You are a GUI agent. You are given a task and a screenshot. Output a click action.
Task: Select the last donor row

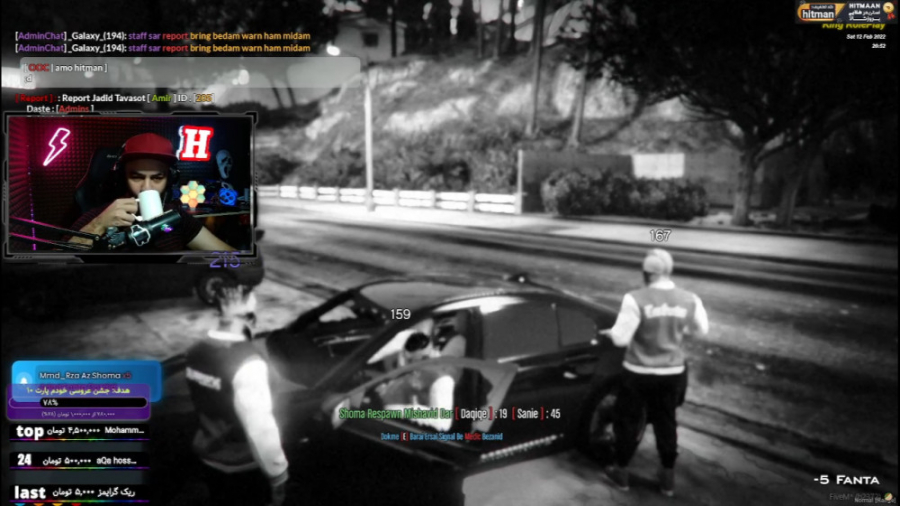(80, 492)
